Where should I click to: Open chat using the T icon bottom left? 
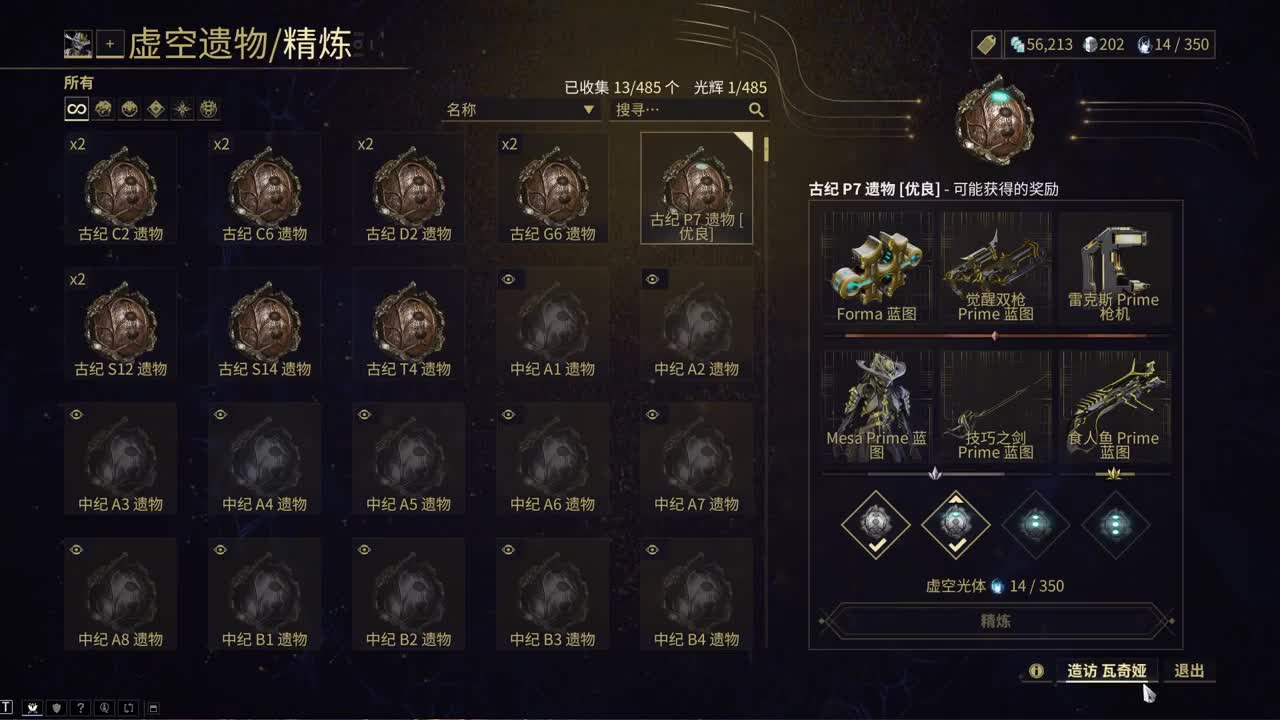[x=9, y=708]
